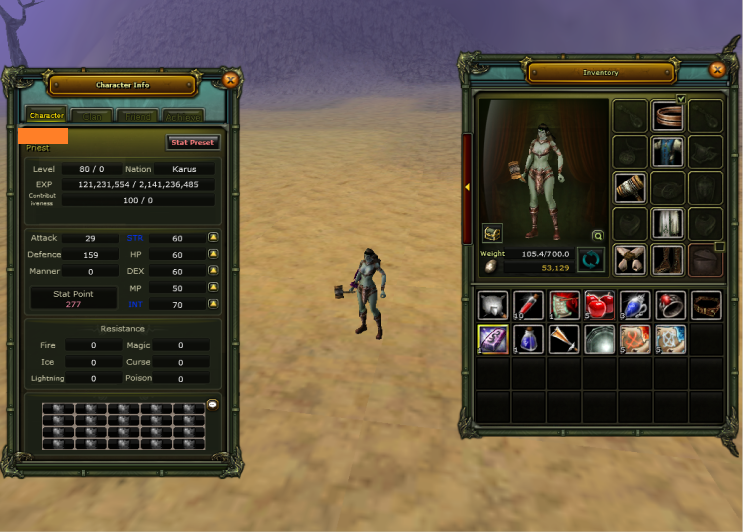Show the Achieve tab
743x532 pixels.
182,116
